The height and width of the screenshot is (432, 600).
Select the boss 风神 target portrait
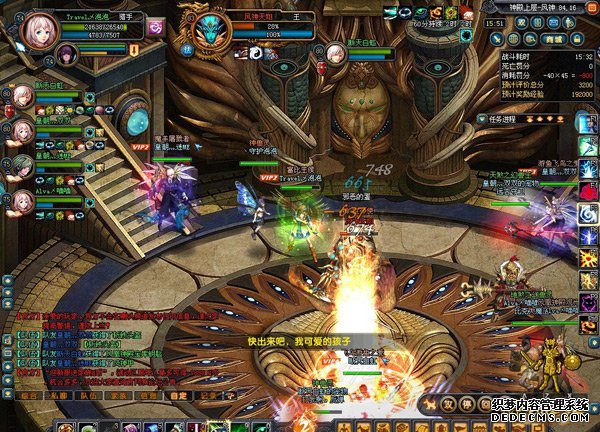pyautogui.click(x=211, y=30)
